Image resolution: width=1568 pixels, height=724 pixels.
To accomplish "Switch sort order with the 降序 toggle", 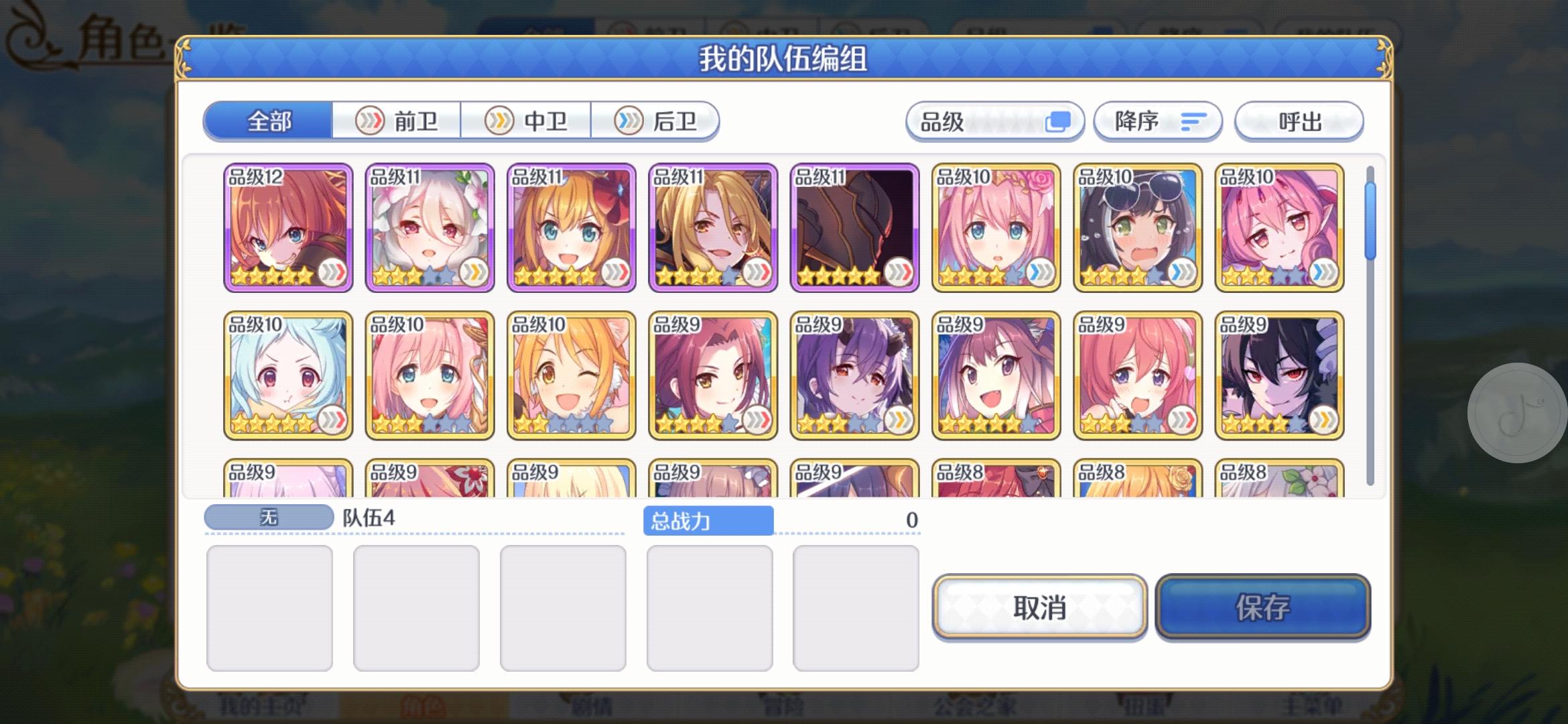I will tap(1158, 121).
